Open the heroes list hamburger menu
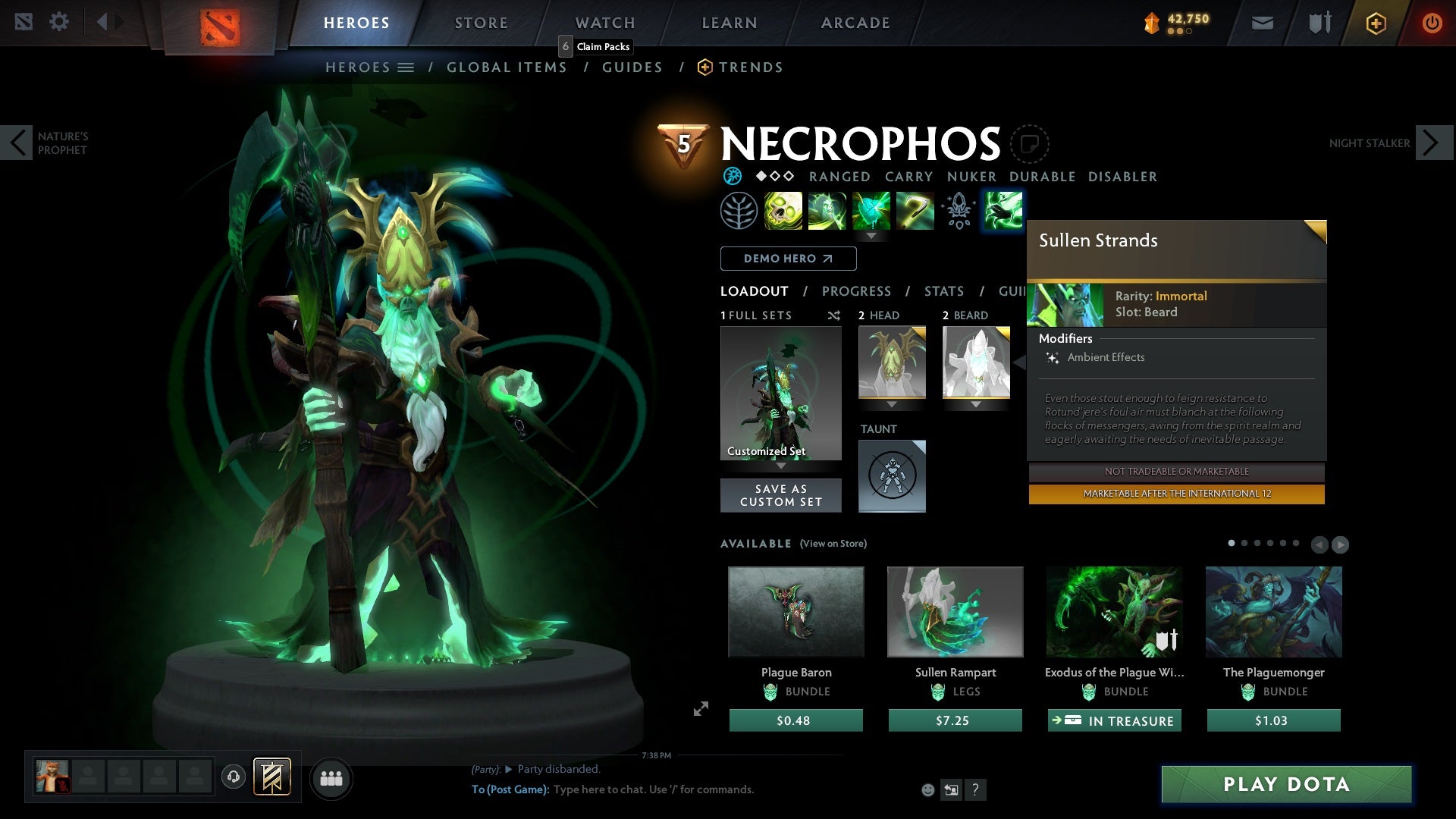 click(406, 67)
